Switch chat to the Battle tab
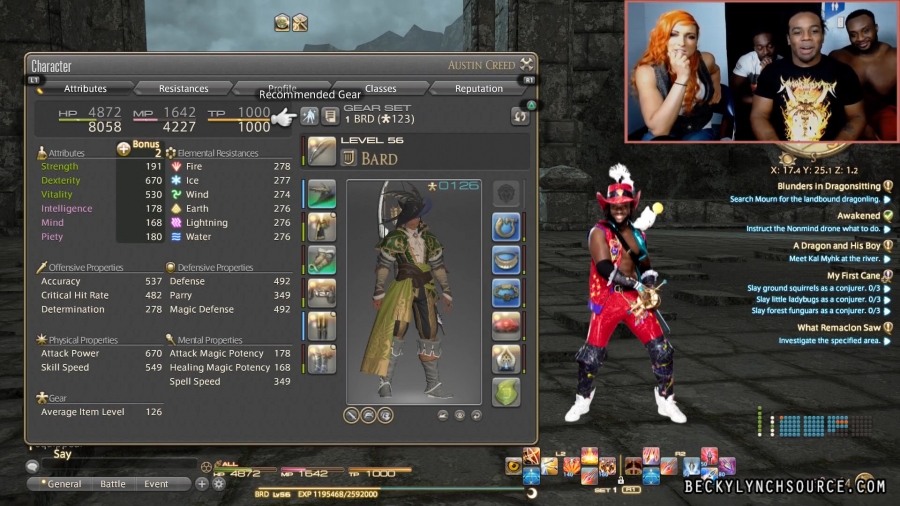The height and width of the screenshot is (506, 900). (x=113, y=484)
